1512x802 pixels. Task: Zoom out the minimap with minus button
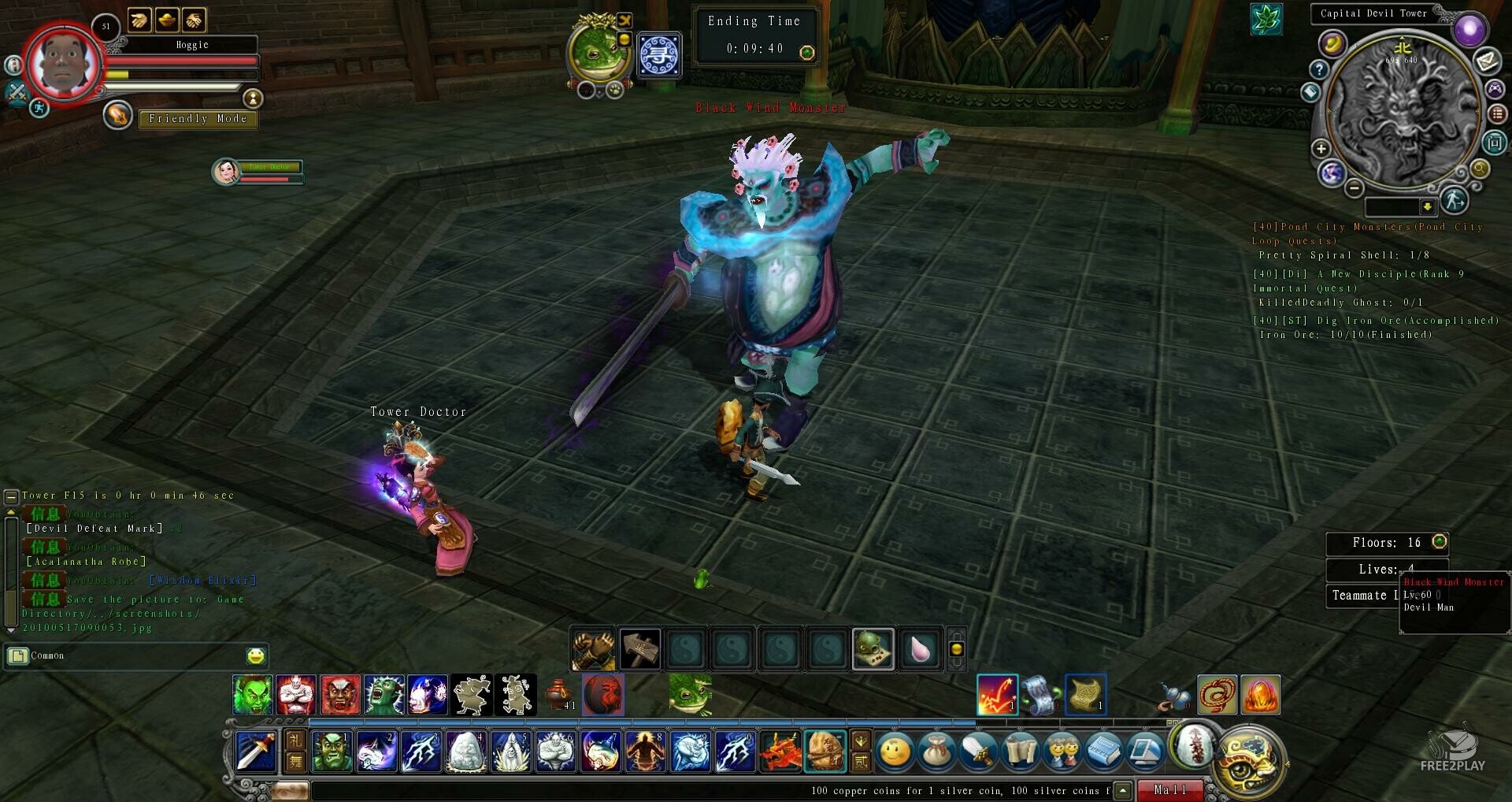pyautogui.click(x=1354, y=188)
